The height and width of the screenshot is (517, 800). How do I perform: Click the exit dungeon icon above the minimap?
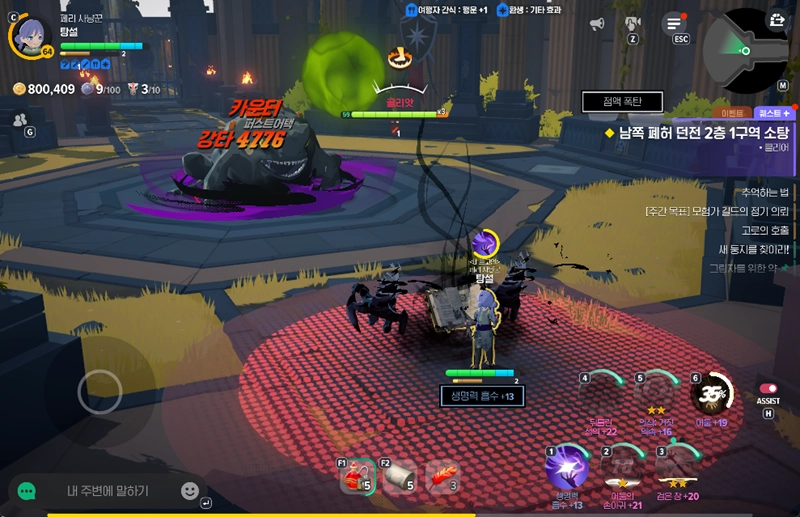(x=776, y=19)
